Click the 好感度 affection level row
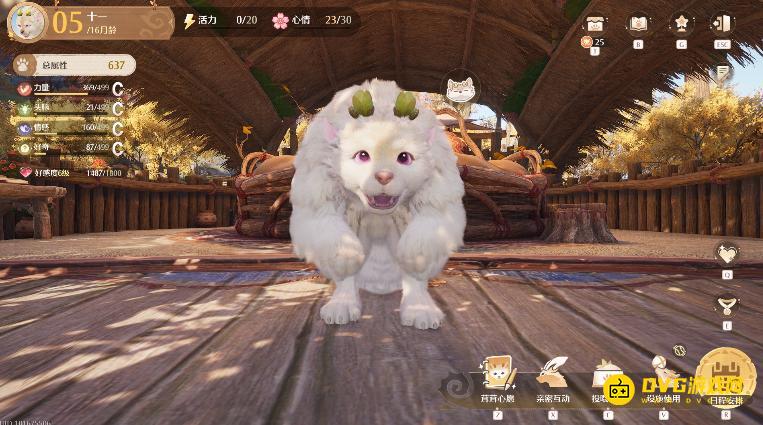This screenshot has width=763, height=425. coord(68,172)
